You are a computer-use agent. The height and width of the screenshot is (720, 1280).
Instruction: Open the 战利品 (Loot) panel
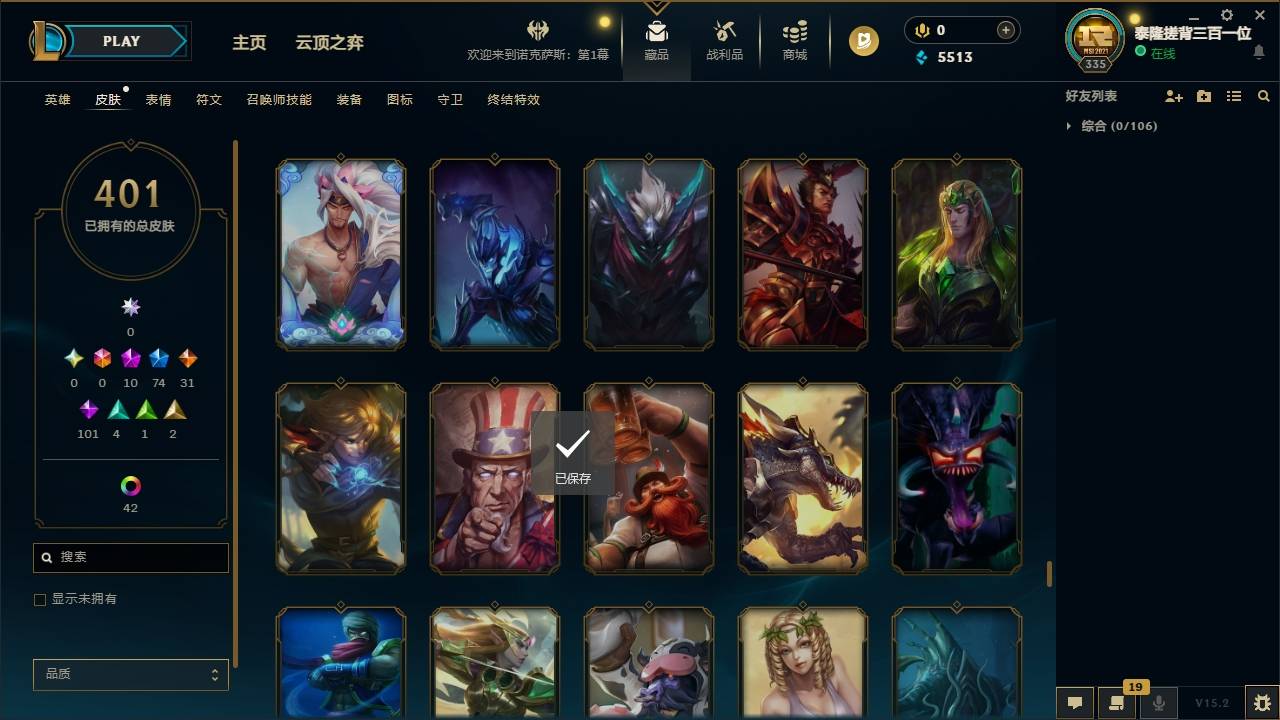click(x=724, y=40)
